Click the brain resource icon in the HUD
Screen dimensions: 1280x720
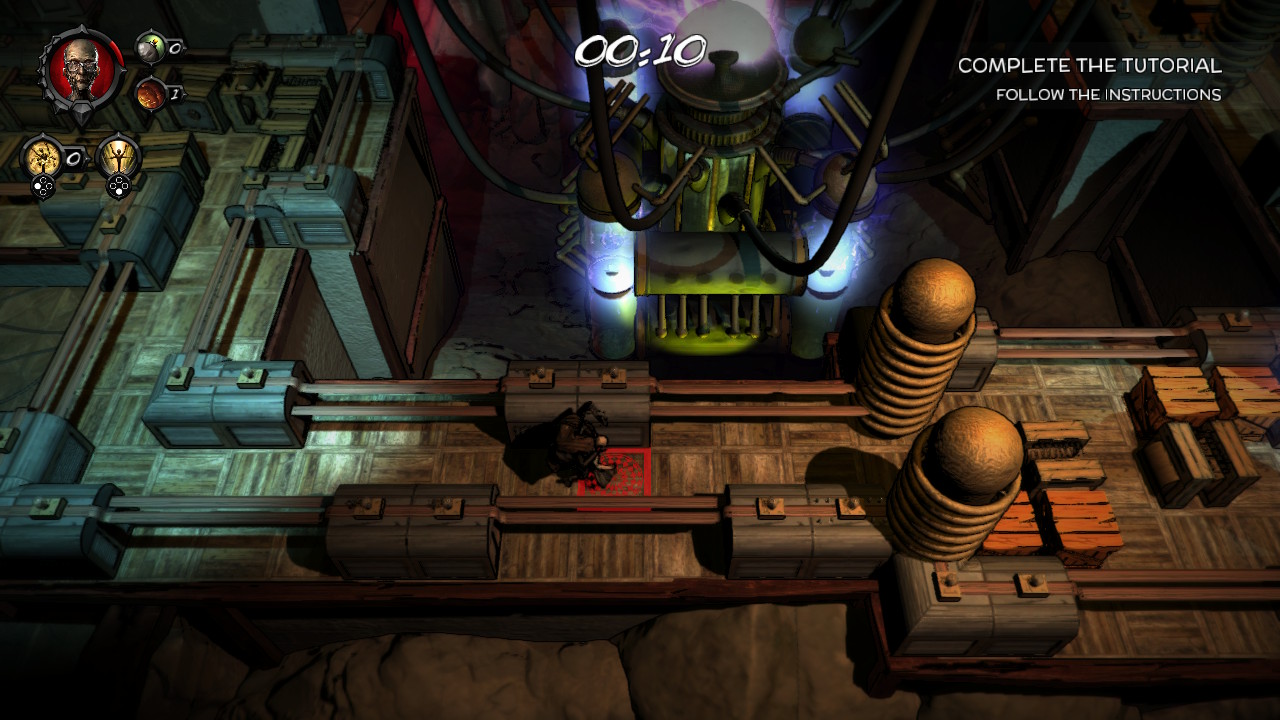pos(150,93)
